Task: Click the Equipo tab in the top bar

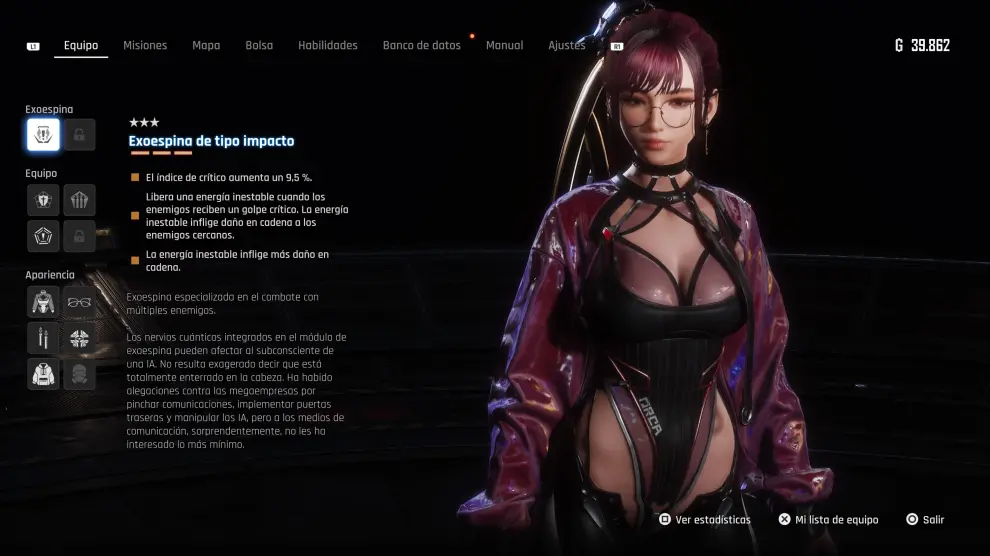Action: coord(81,46)
